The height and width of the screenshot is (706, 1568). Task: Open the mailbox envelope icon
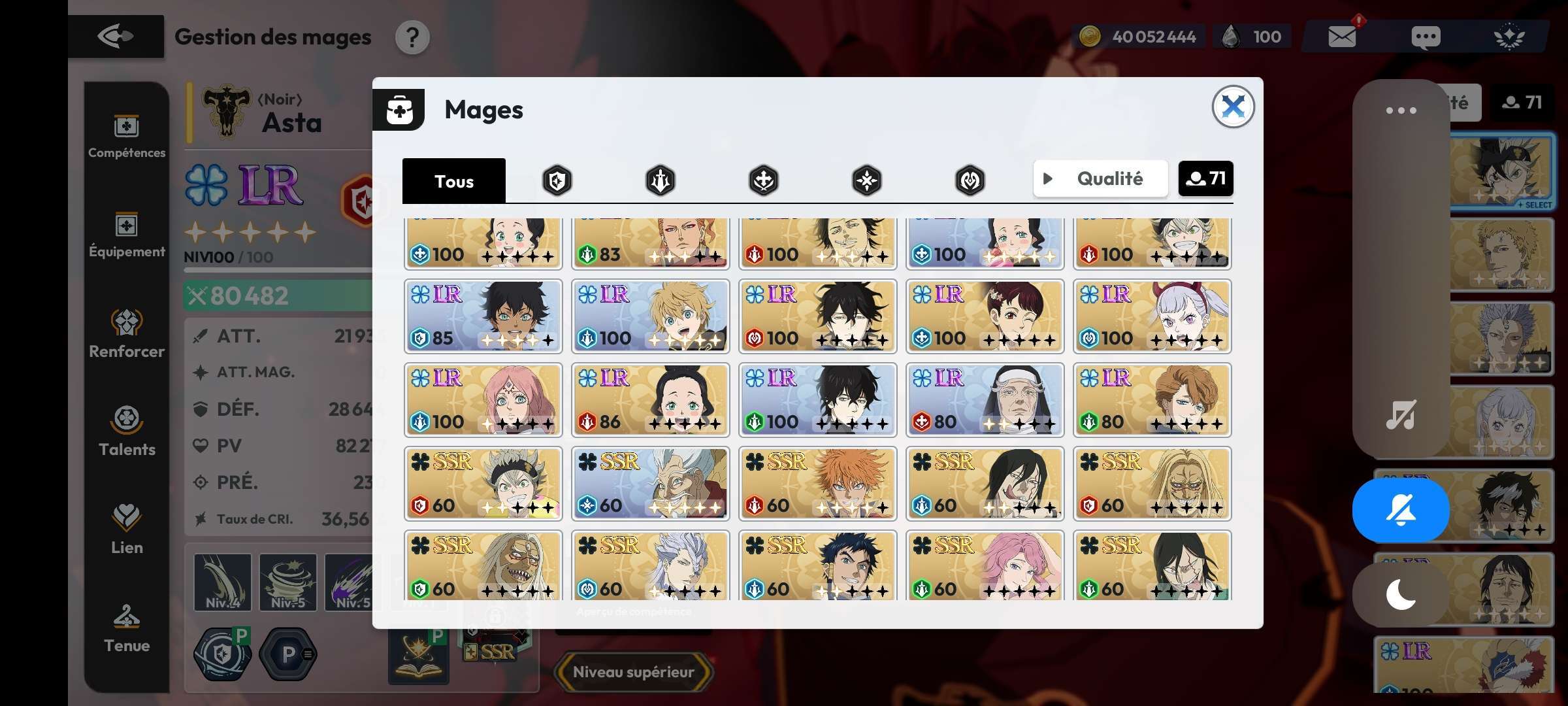tap(1342, 37)
